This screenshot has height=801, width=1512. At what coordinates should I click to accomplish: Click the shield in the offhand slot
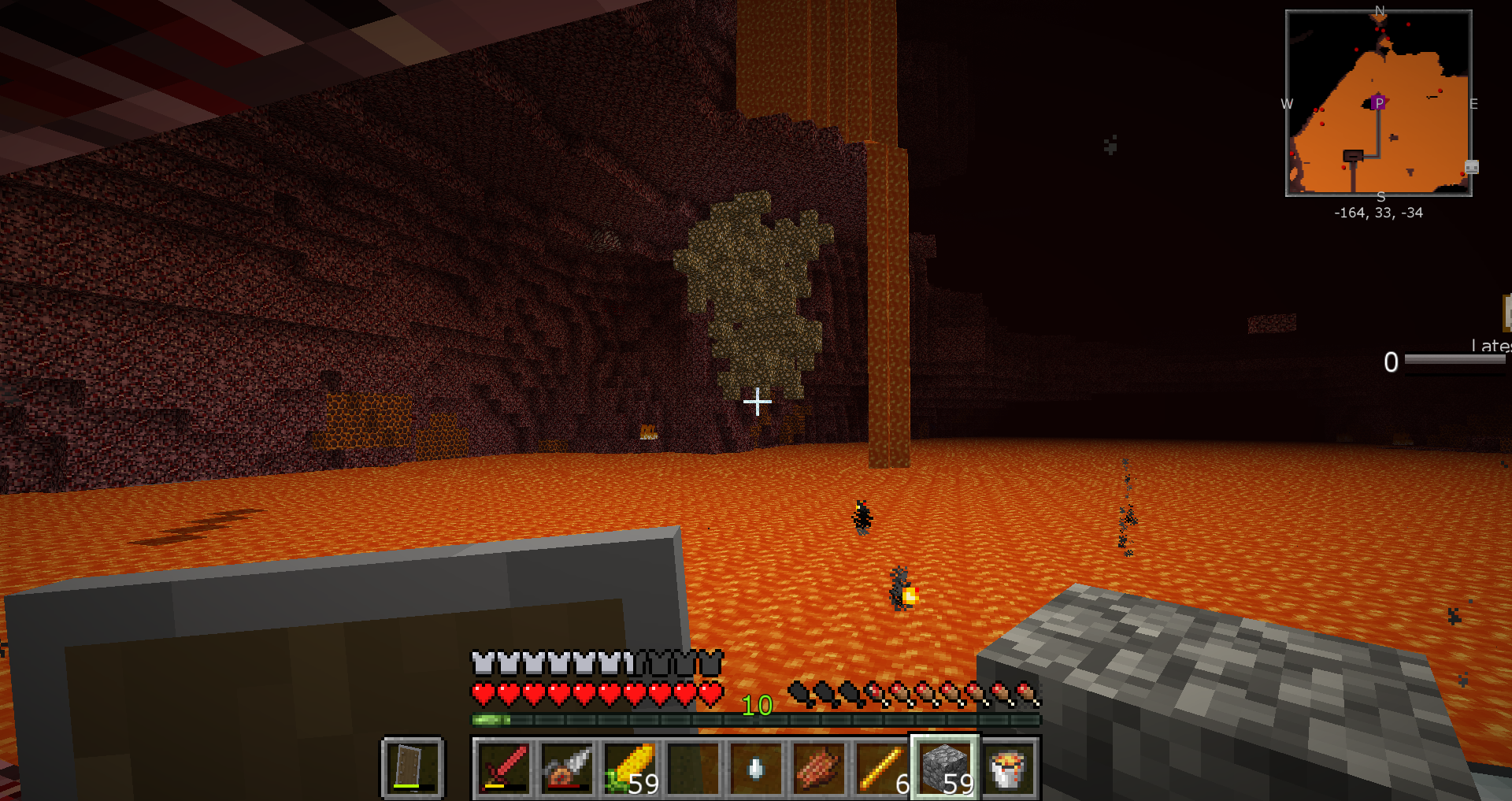(413, 768)
